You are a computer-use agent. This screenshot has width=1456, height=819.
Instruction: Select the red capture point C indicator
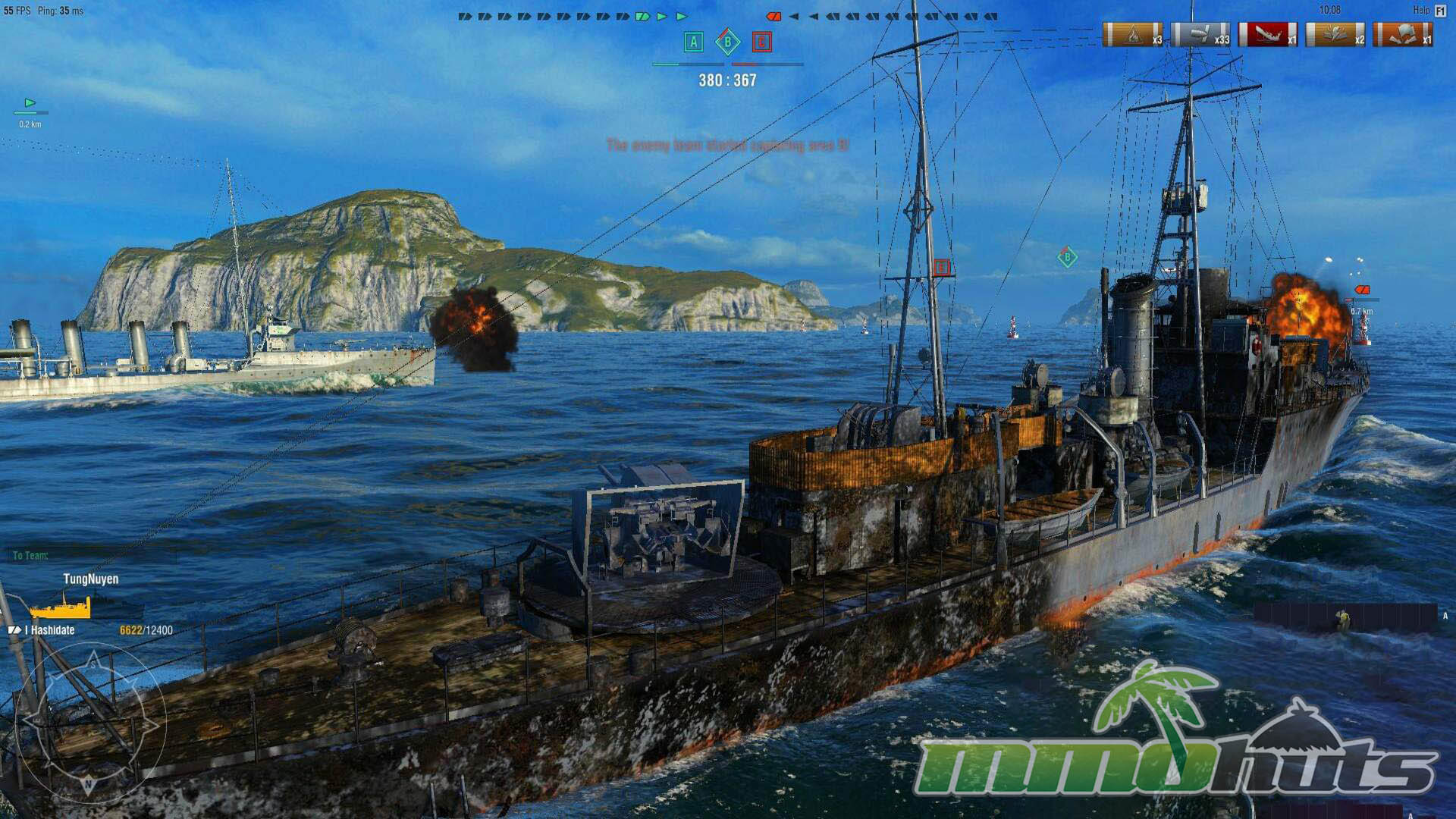click(x=761, y=42)
